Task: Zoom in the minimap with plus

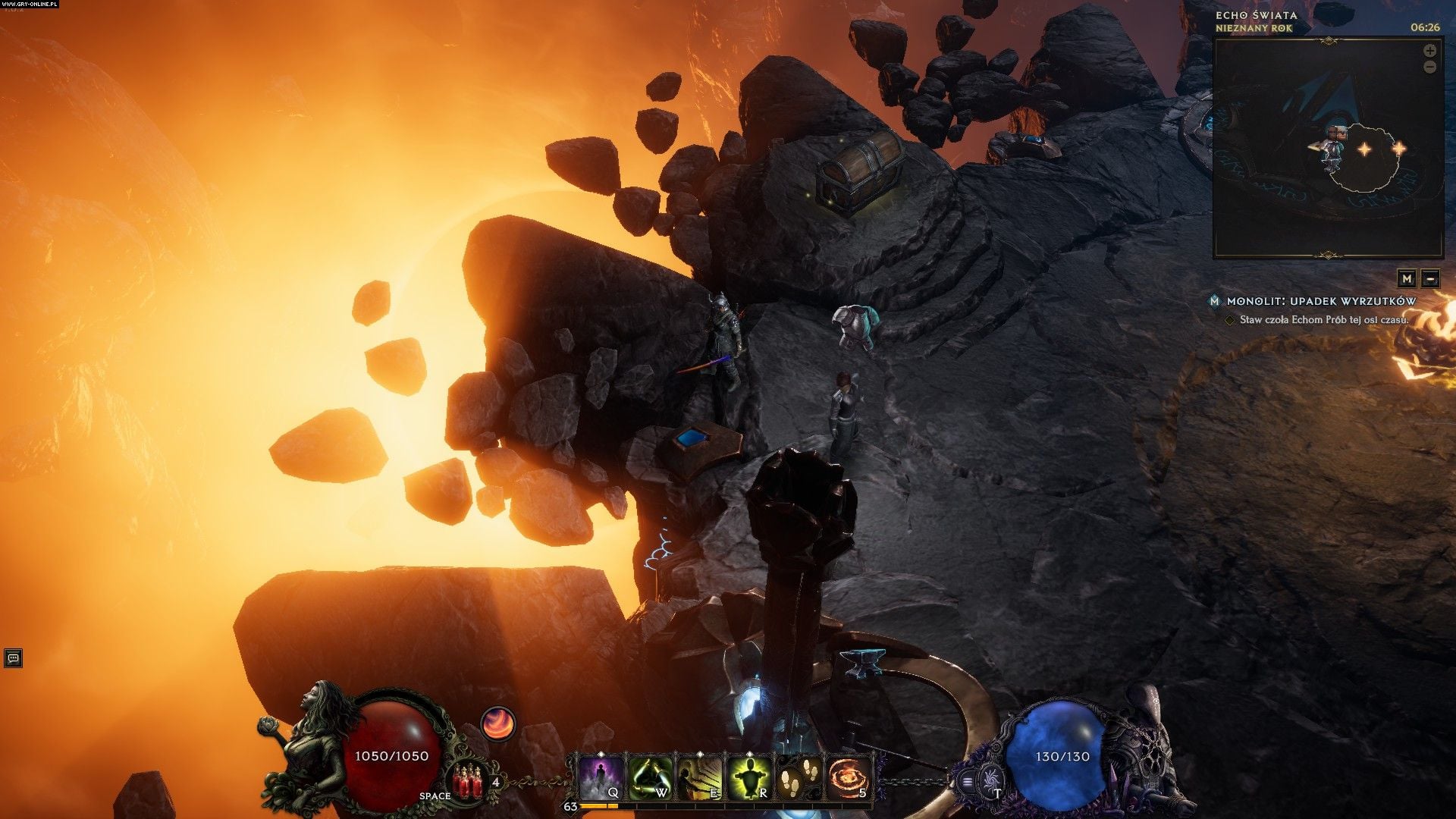Action: click(x=1429, y=51)
